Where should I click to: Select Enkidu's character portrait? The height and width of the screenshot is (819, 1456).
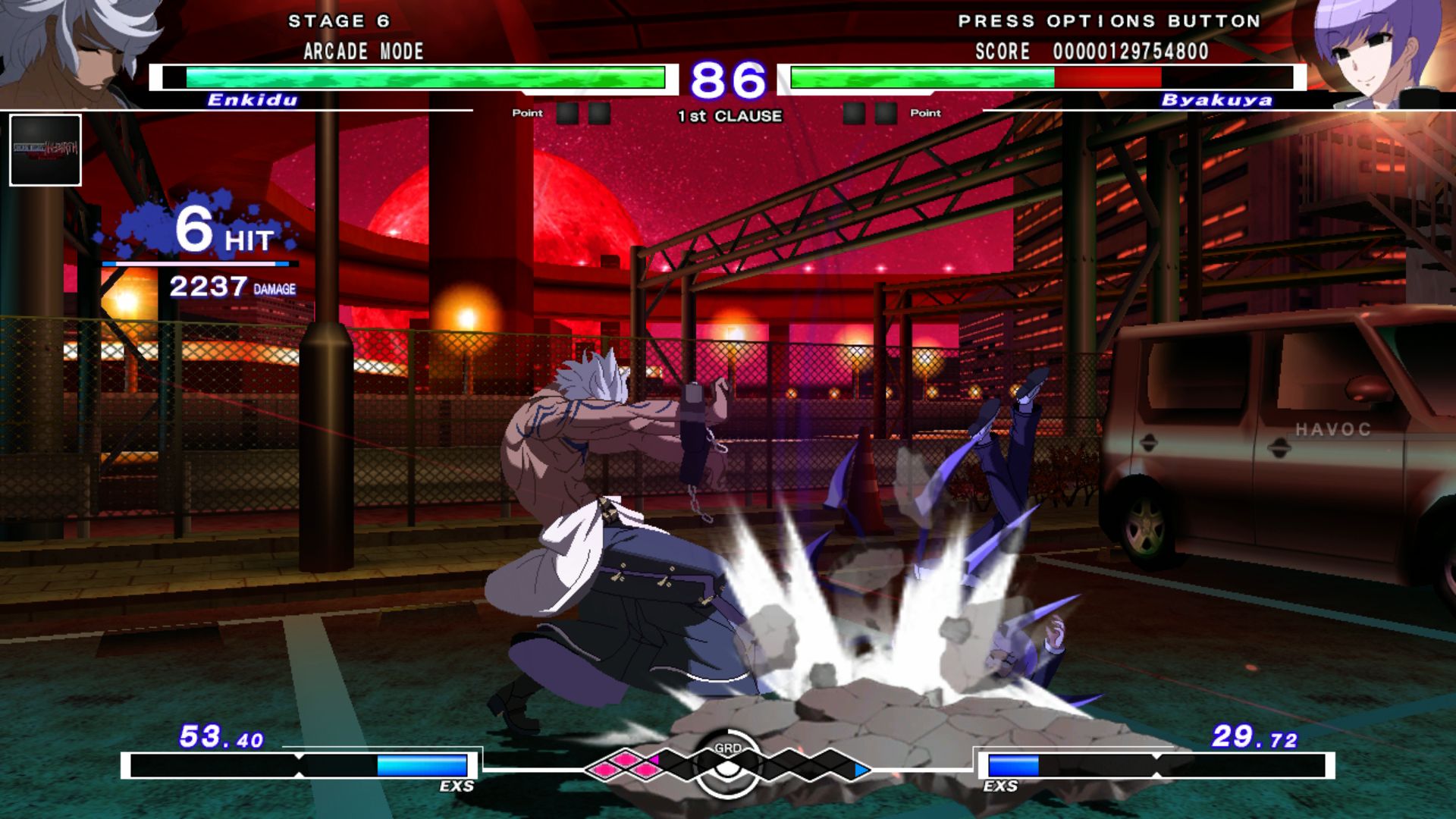pos(64,49)
